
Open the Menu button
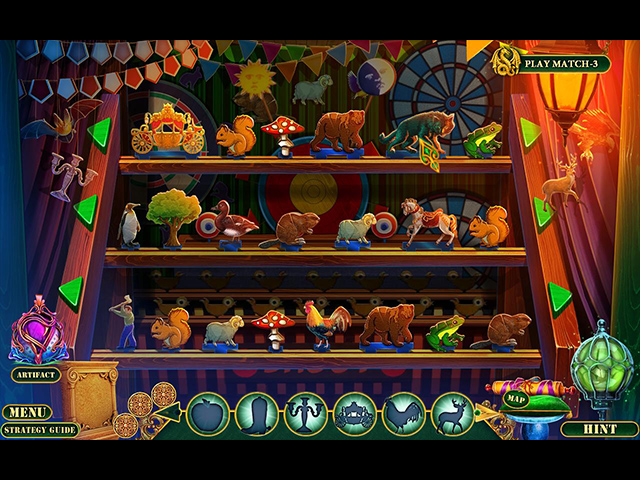27,412
